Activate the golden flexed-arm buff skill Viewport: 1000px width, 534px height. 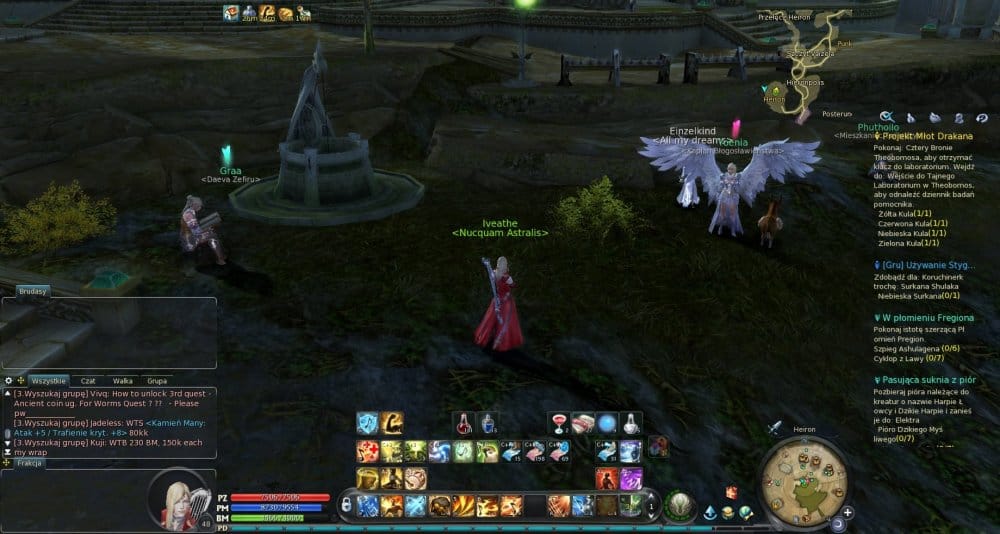pyautogui.click(x=391, y=423)
